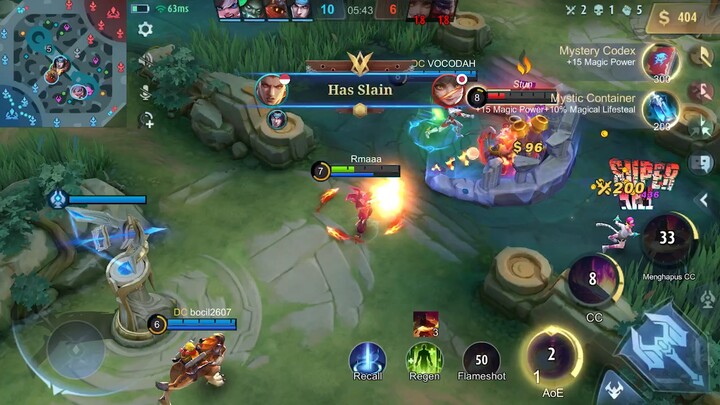Toggle the microphone icon
Image resolution: width=720 pixels, height=405 pixels.
point(146,92)
